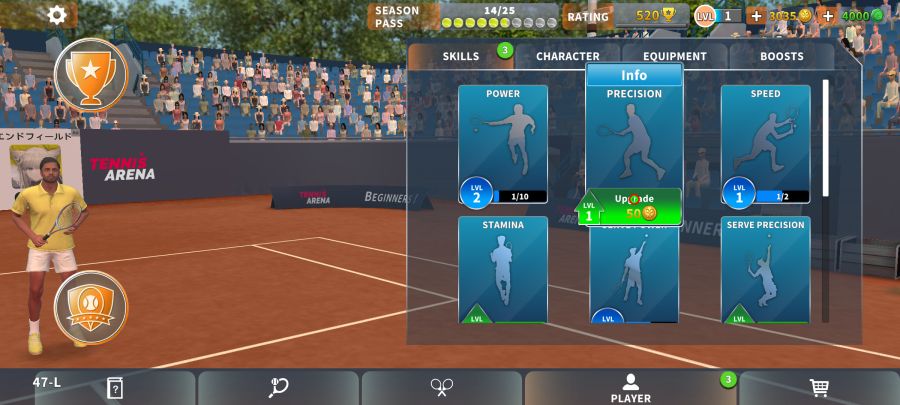Image resolution: width=900 pixels, height=405 pixels.
Task: Upgrade Precision for 50 coins
Action: (634, 206)
